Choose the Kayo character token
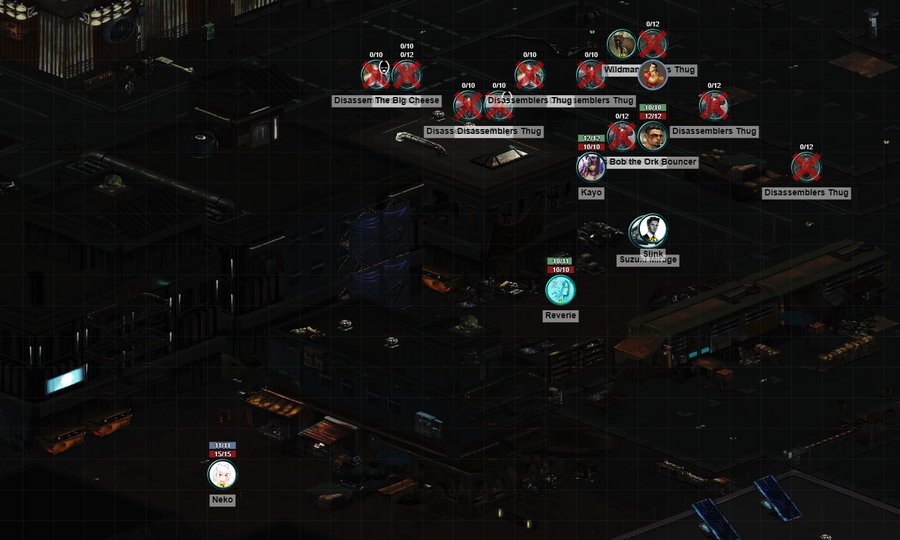Screen dimensions: 900x540 pyautogui.click(x=591, y=166)
